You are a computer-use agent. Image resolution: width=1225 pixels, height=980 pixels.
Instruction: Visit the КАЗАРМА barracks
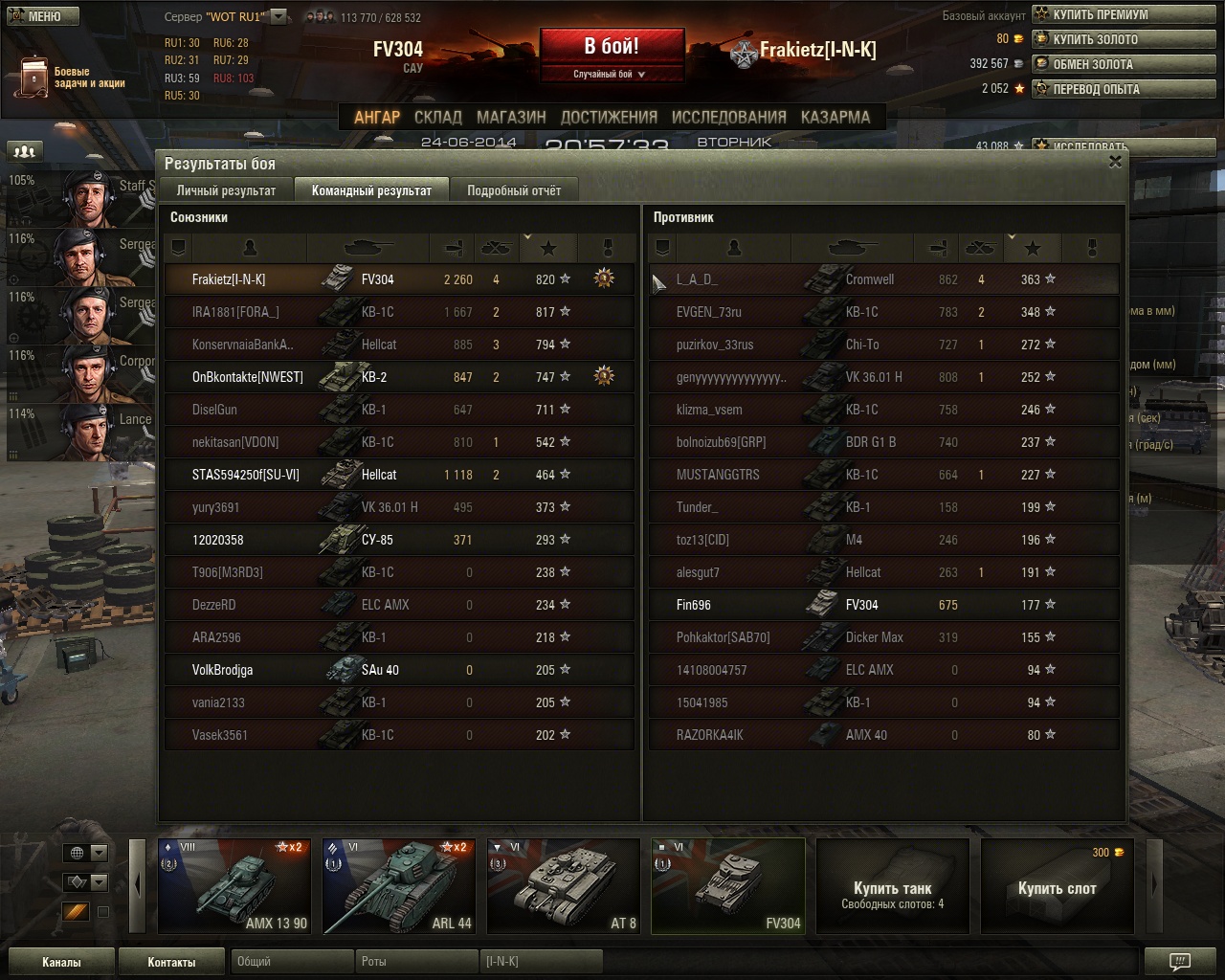pyautogui.click(x=835, y=117)
